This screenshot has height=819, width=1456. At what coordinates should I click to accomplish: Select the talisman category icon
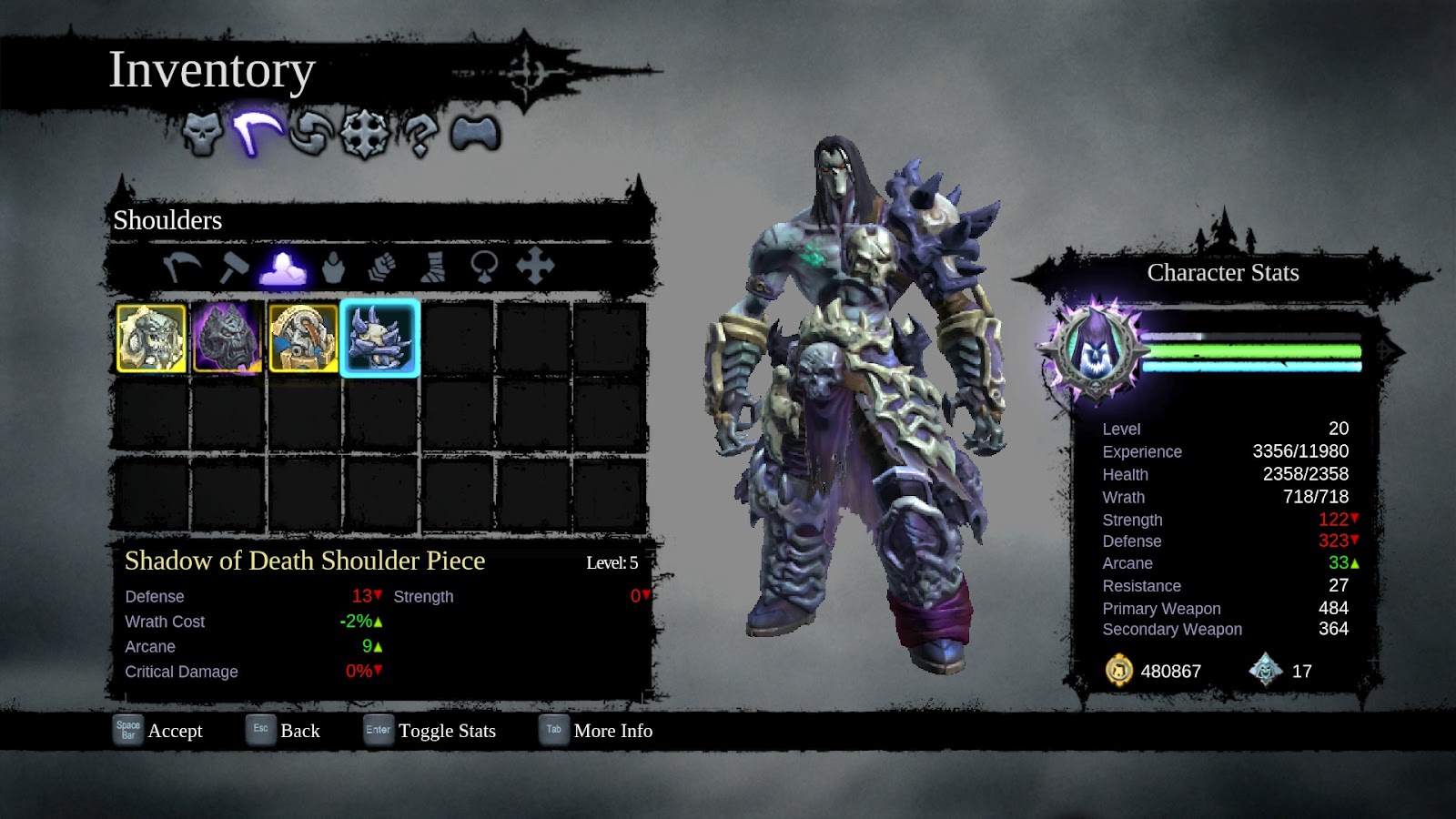coord(482,268)
